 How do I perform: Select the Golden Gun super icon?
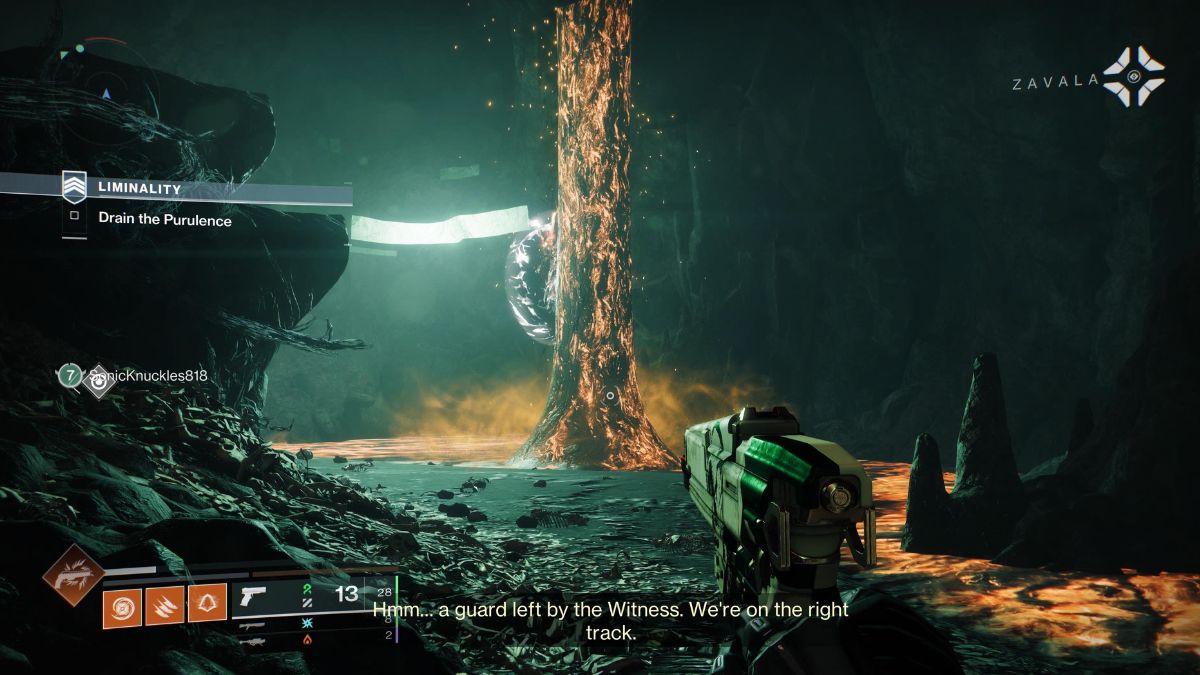[x=72, y=575]
